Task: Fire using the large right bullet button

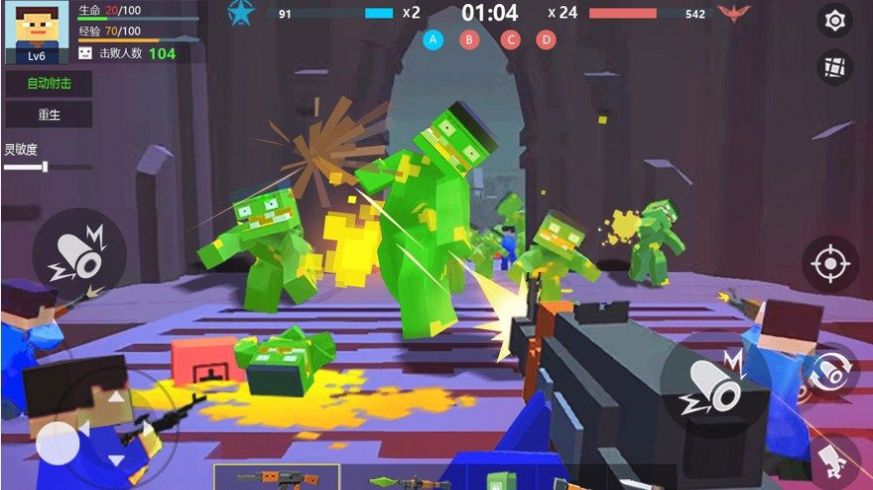Action: (714, 390)
